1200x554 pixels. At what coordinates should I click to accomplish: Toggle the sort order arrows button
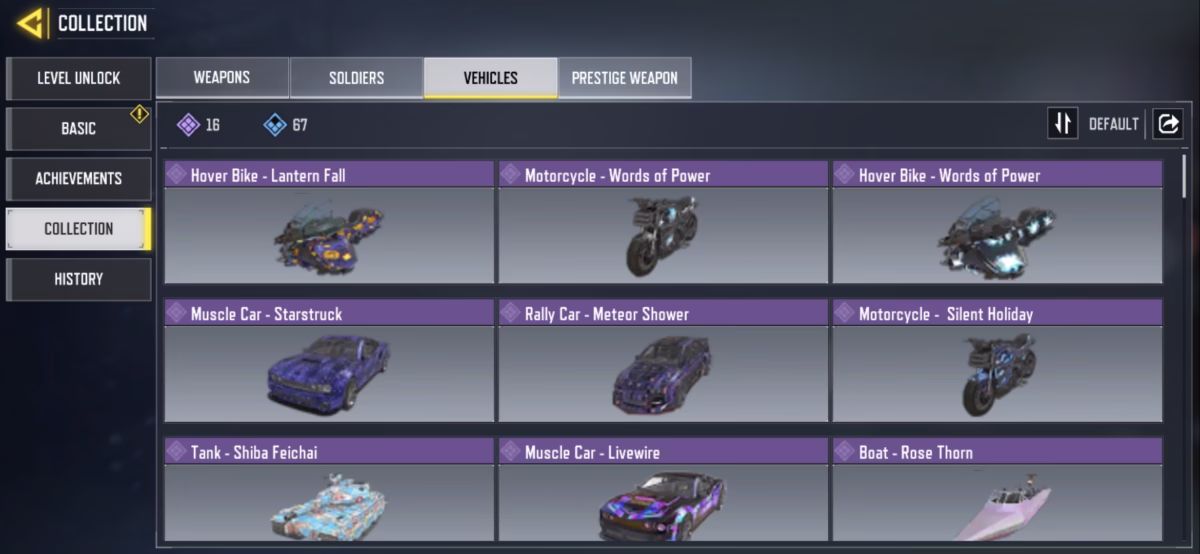point(1062,124)
